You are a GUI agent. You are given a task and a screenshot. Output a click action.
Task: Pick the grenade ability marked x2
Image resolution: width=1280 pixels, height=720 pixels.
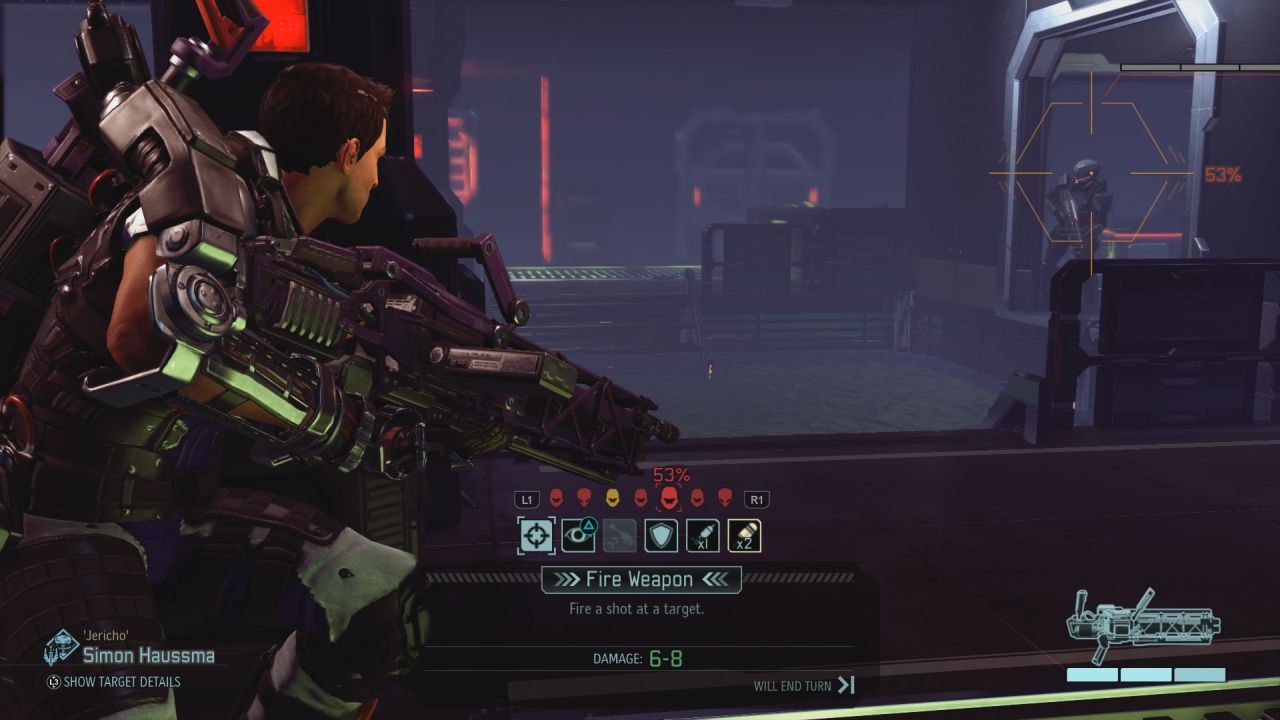(x=744, y=535)
